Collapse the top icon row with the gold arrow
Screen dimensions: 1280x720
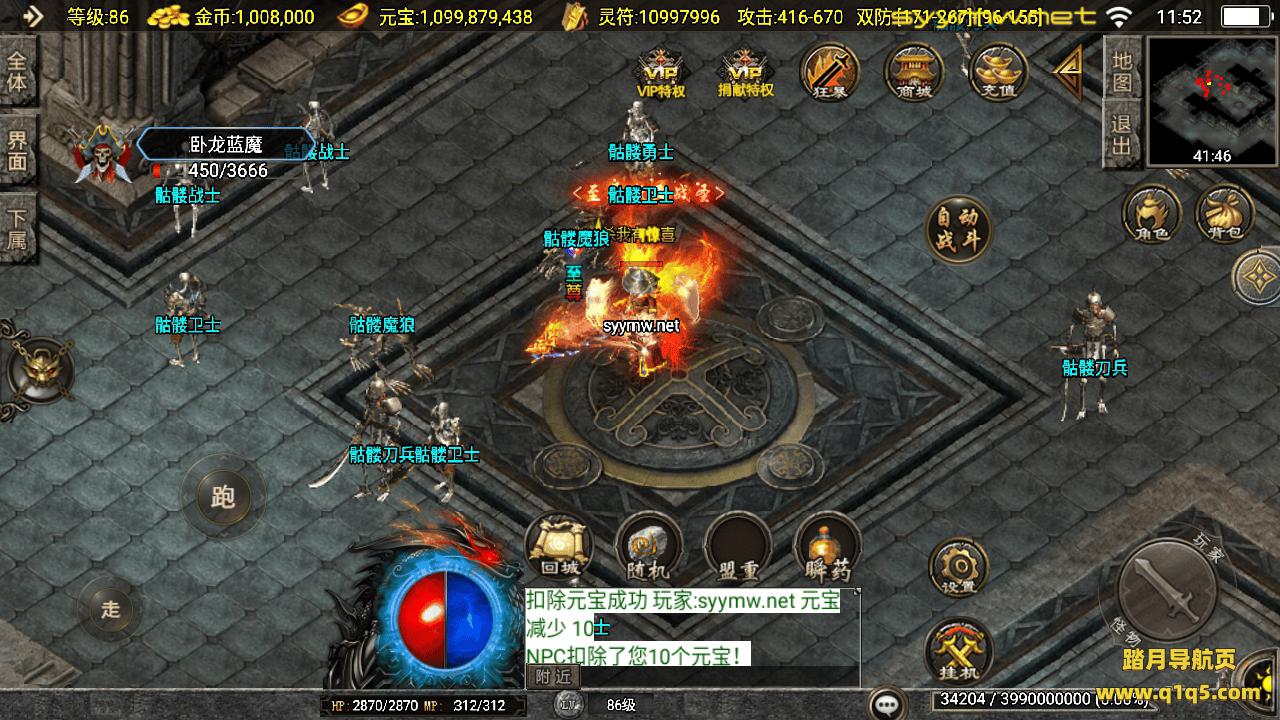[x=1068, y=73]
